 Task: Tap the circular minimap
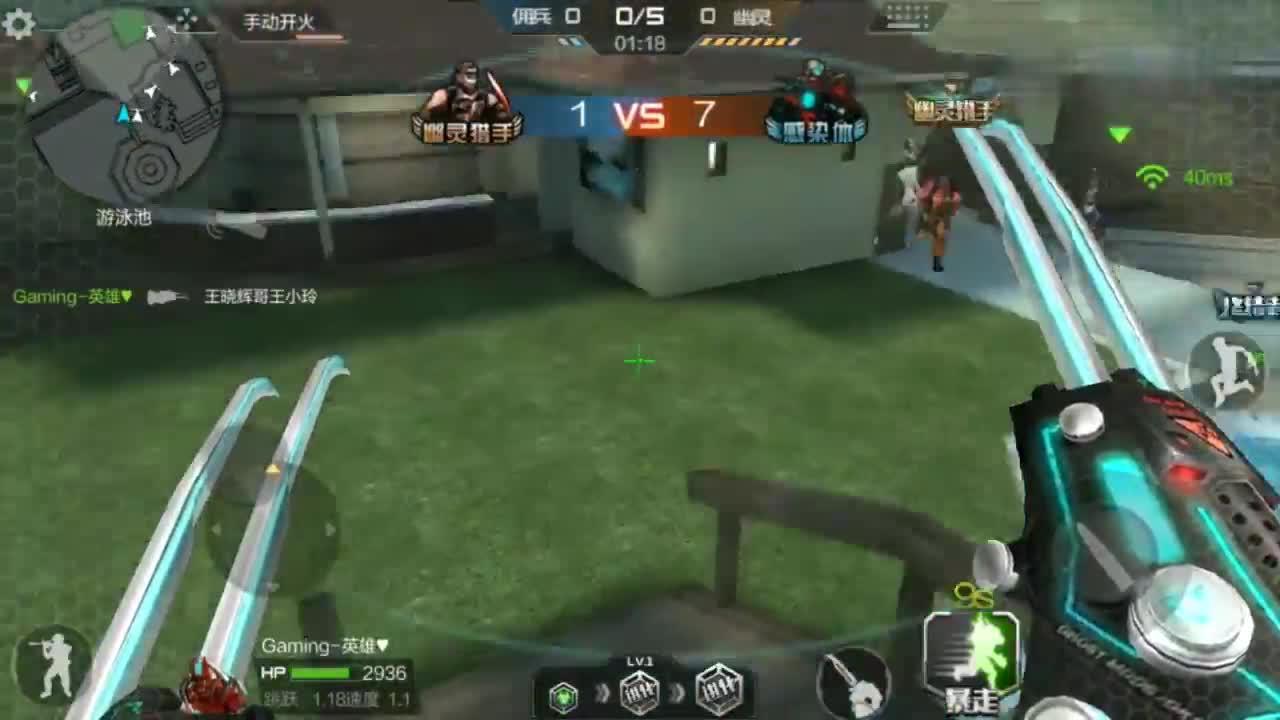coord(125,107)
